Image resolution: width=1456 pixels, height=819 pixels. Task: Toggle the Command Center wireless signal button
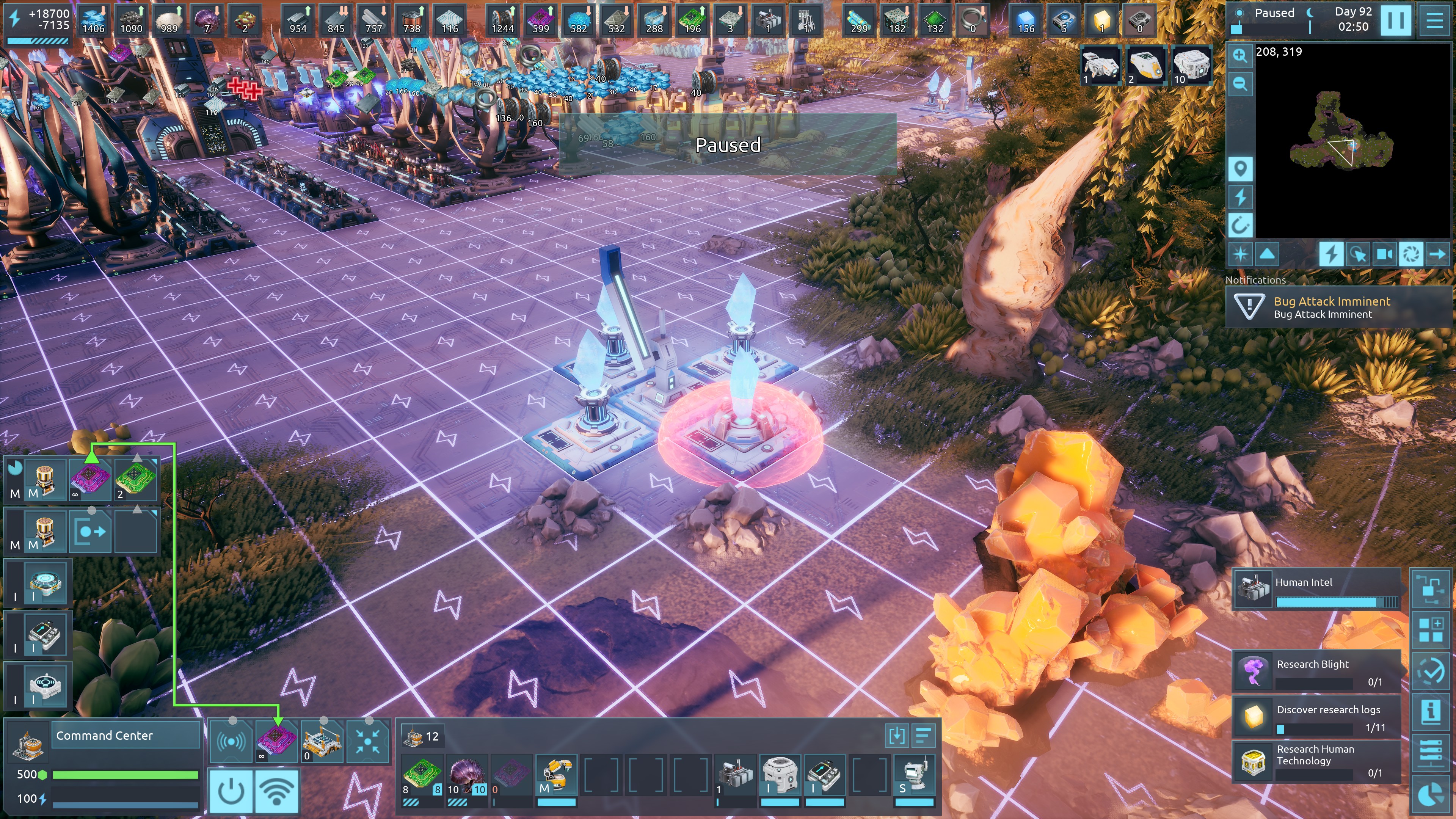(x=276, y=791)
